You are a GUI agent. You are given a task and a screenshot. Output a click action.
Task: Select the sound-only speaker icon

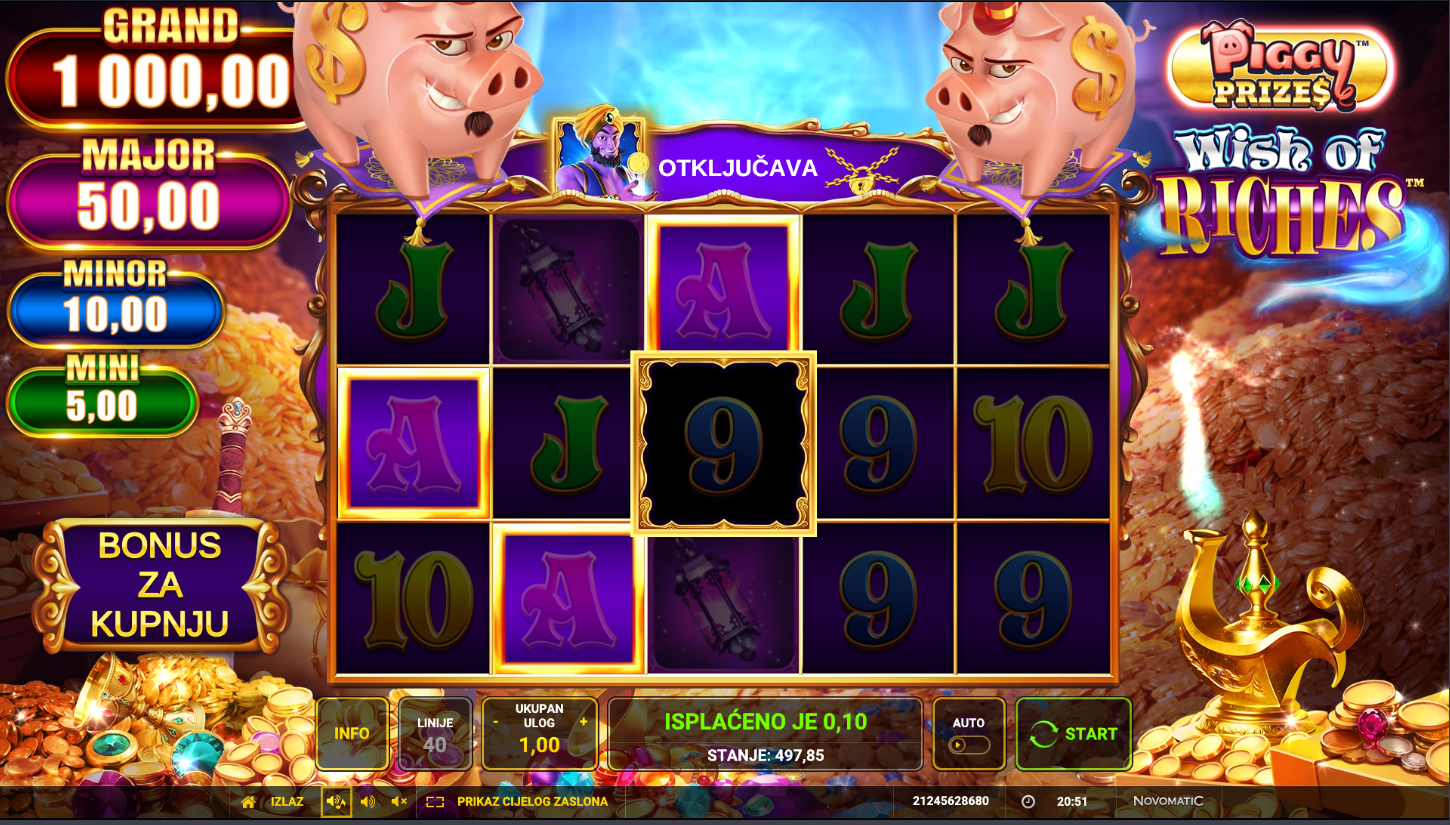tap(368, 802)
